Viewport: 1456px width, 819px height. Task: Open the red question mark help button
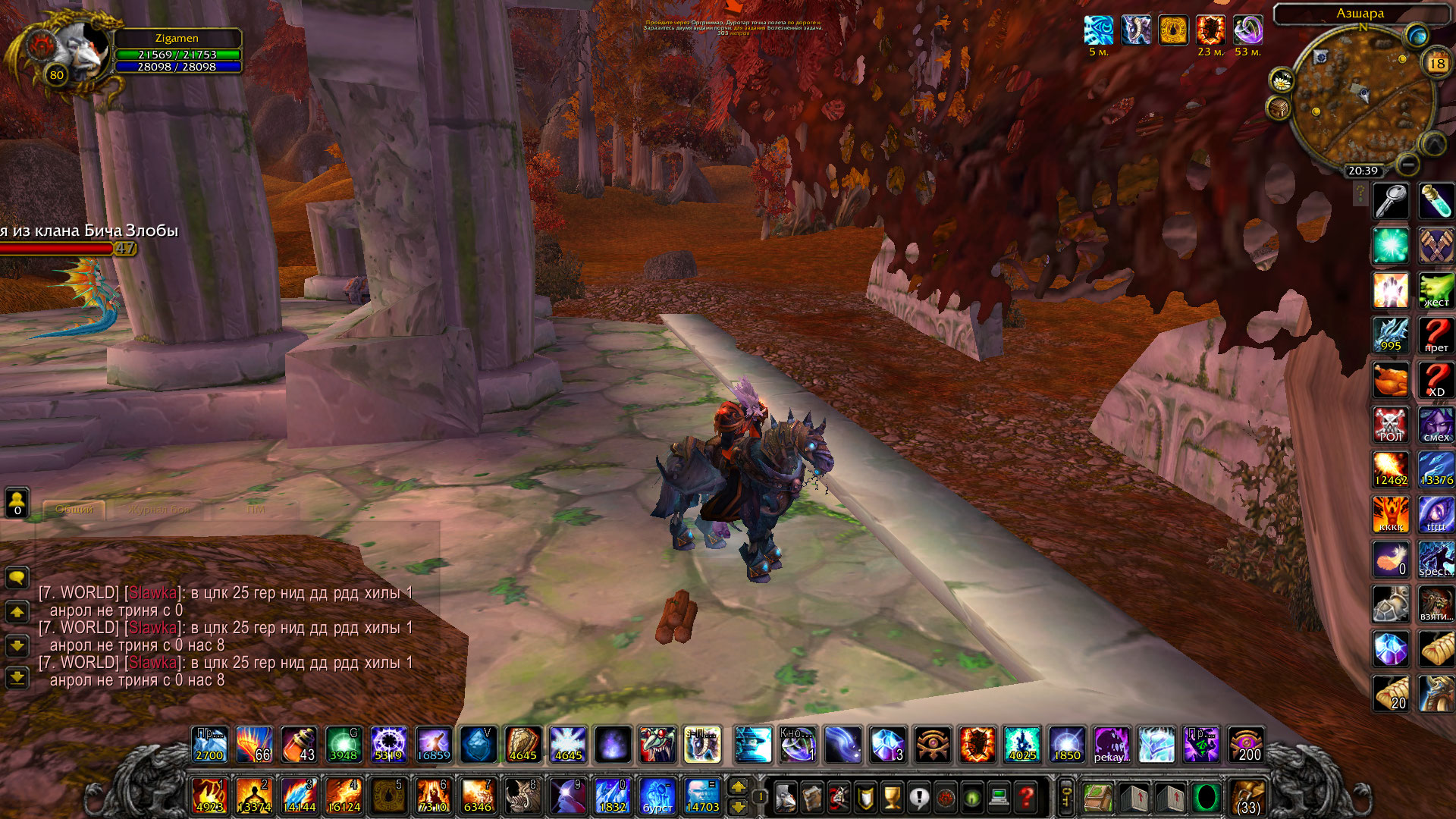point(1026,798)
